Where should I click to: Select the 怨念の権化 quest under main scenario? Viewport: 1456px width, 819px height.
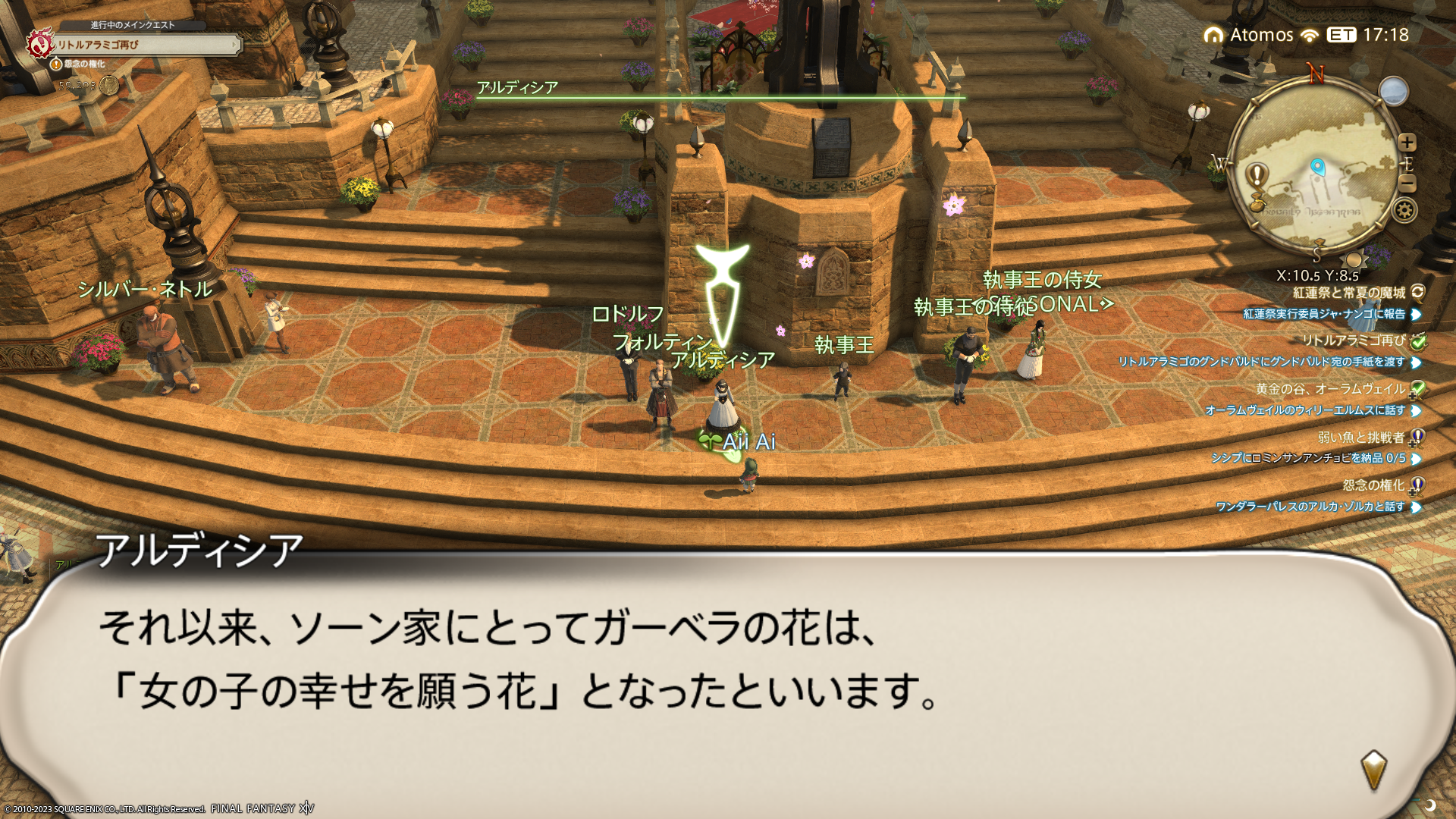click(83, 64)
